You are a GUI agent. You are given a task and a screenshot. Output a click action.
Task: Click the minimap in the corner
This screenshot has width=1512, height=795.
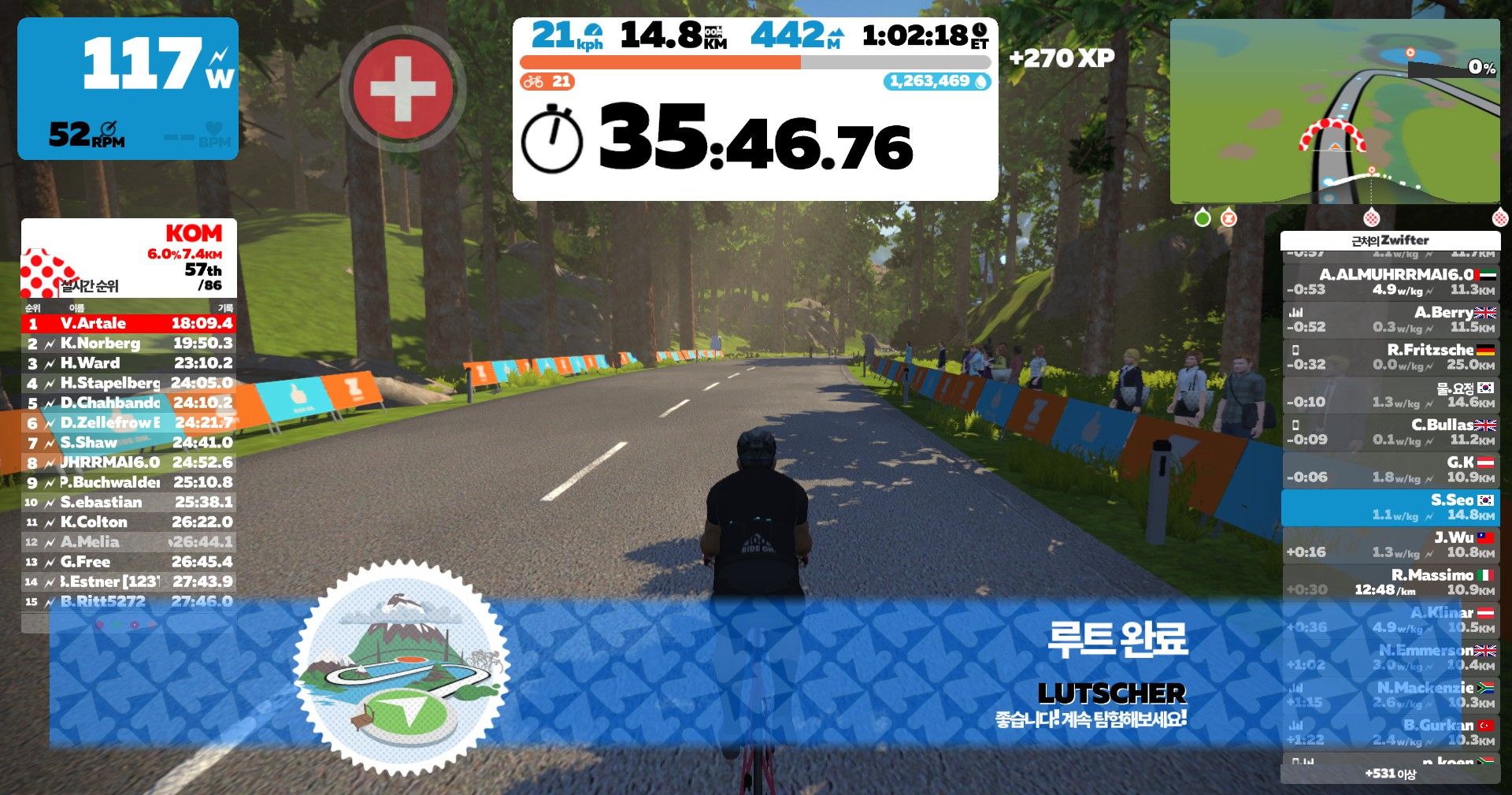point(1334,111)
